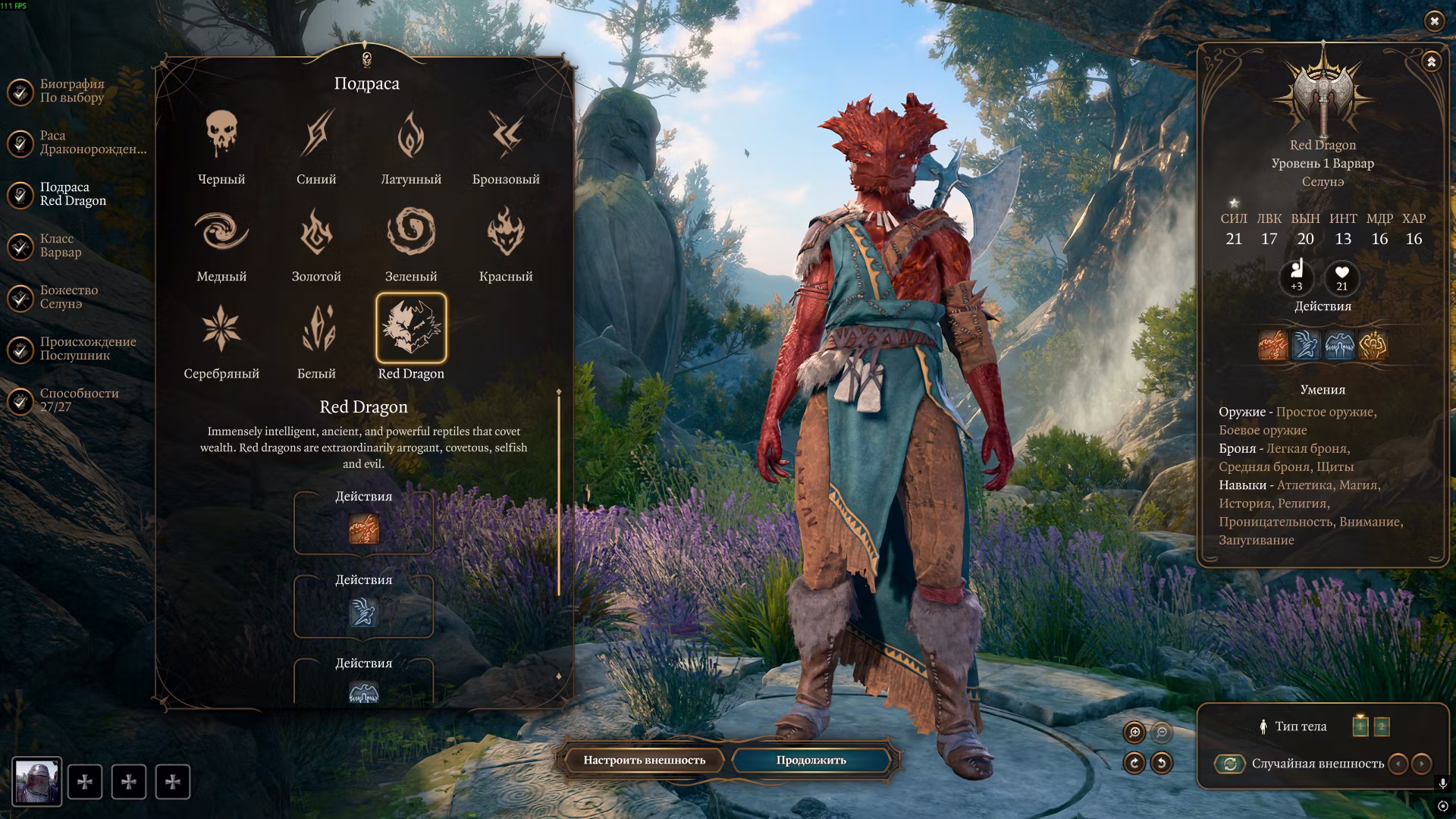Randomize appearance with Случайная внешность icon
The height and width of the screenshot is (819, 1456).
1230,764
